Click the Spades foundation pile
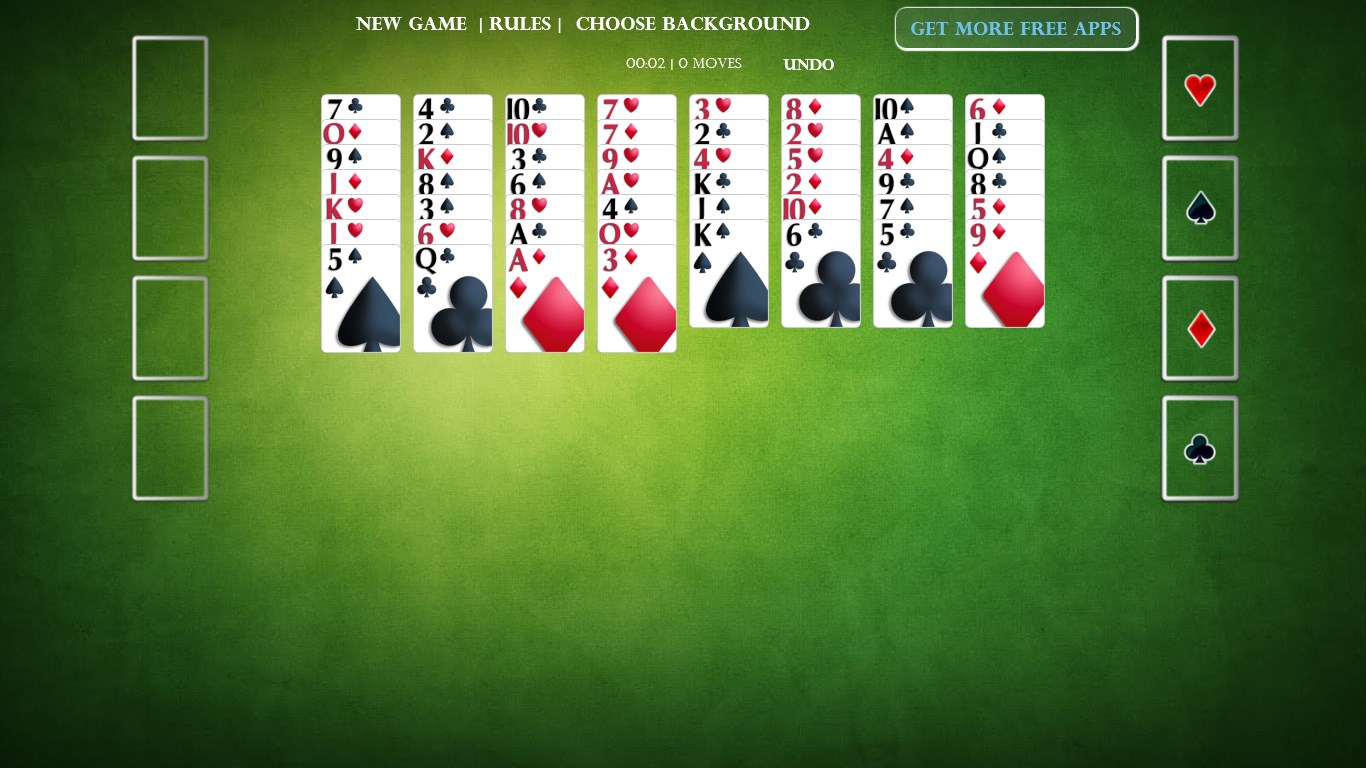 pyautogui.click(x=1199, y=208)
